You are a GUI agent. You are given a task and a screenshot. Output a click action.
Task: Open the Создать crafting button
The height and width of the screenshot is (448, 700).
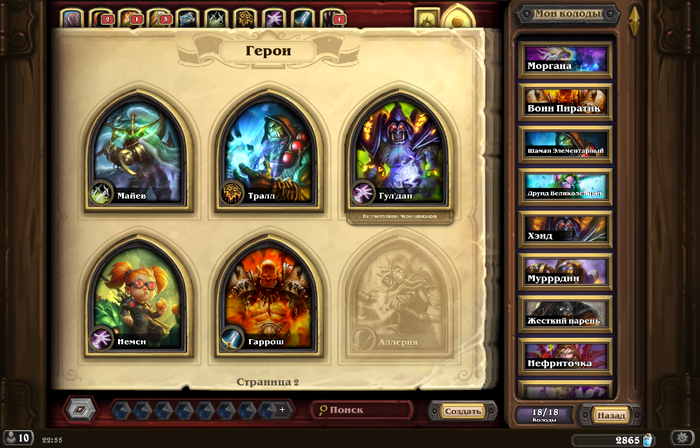coord(462,410)
